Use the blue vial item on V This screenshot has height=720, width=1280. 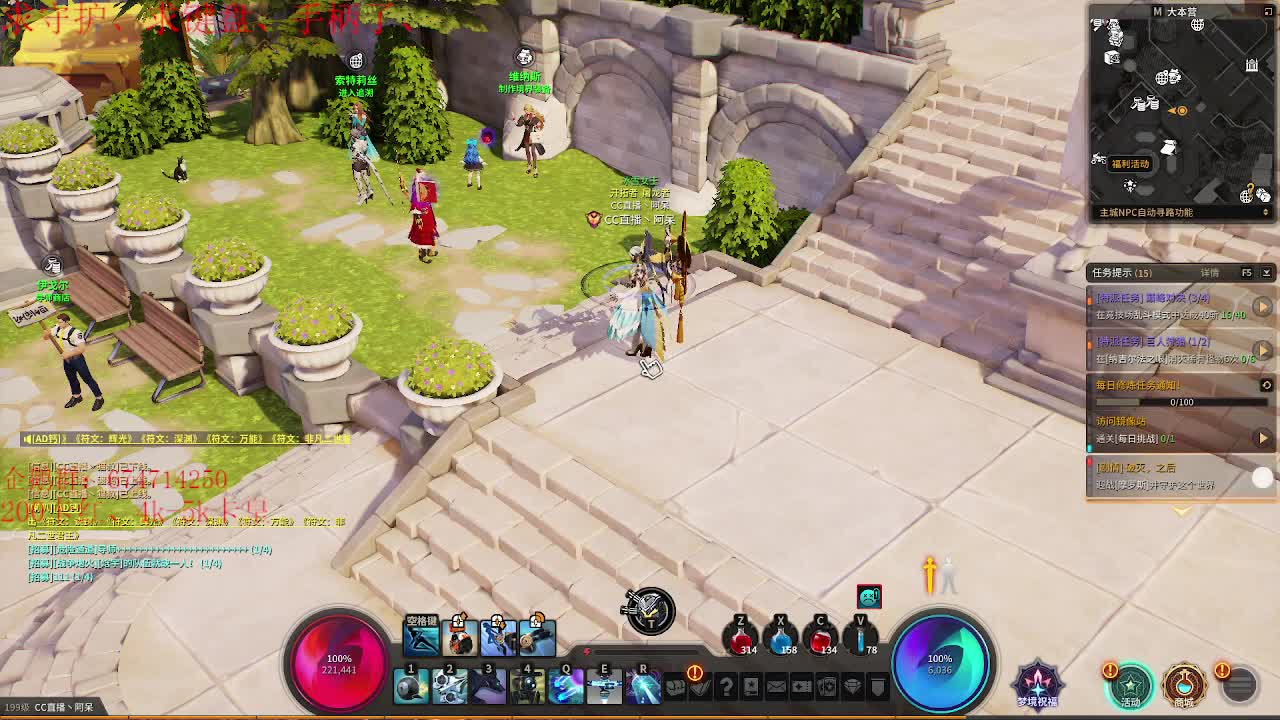coord(861,640)
